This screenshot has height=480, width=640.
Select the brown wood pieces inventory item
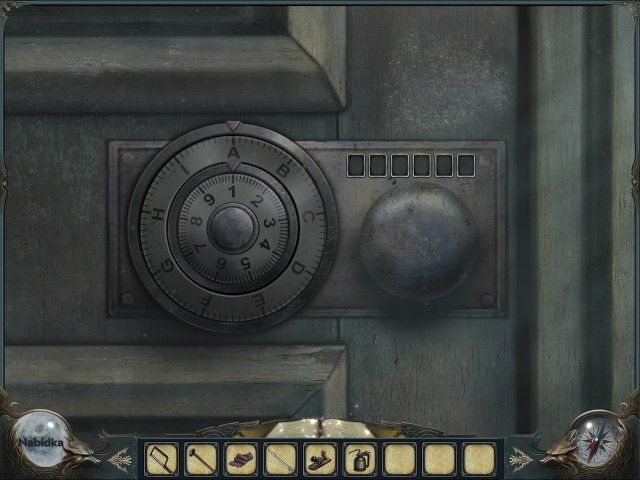pos(241,459)
